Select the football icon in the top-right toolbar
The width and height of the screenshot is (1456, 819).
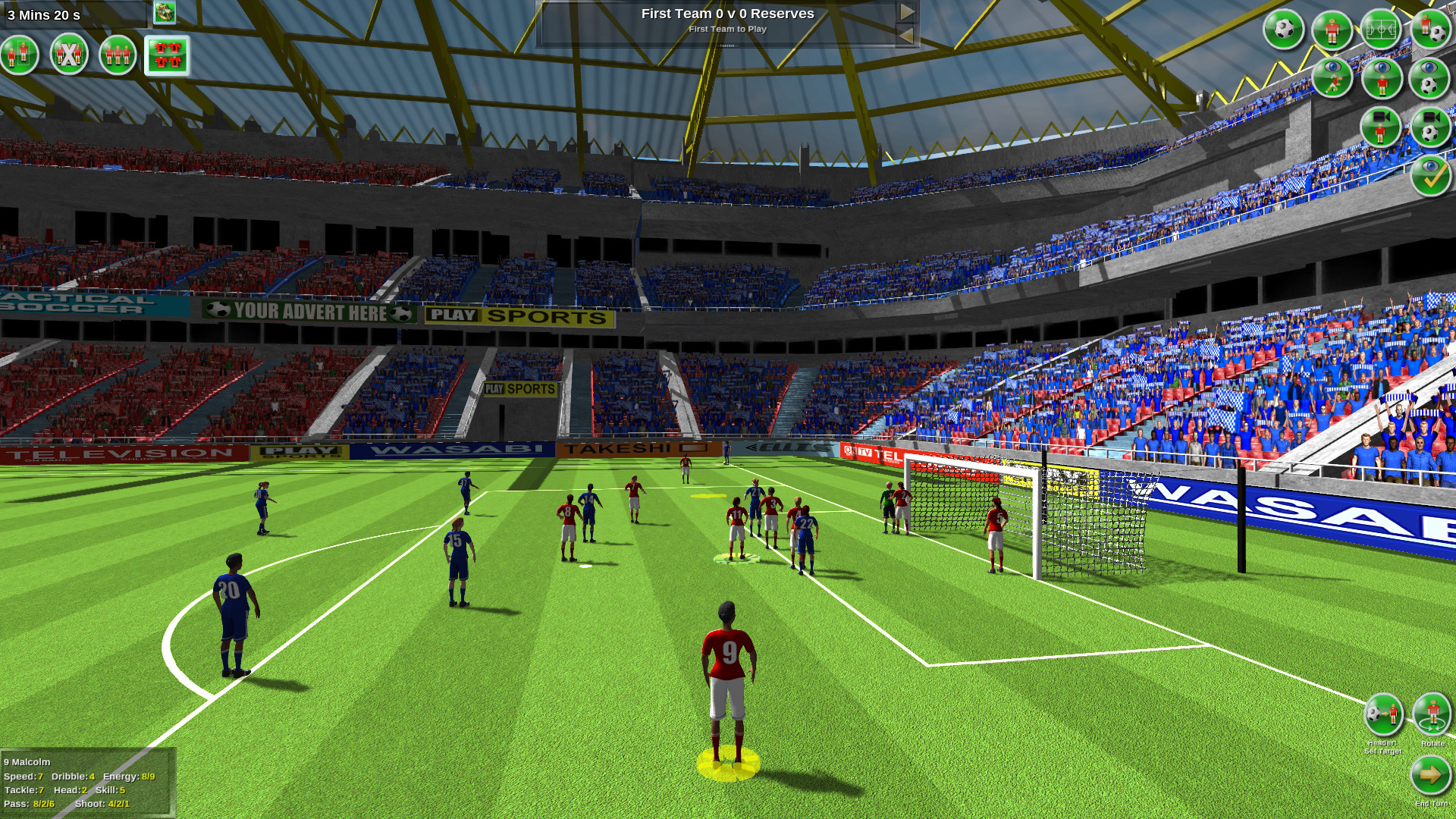point(1285,30)
